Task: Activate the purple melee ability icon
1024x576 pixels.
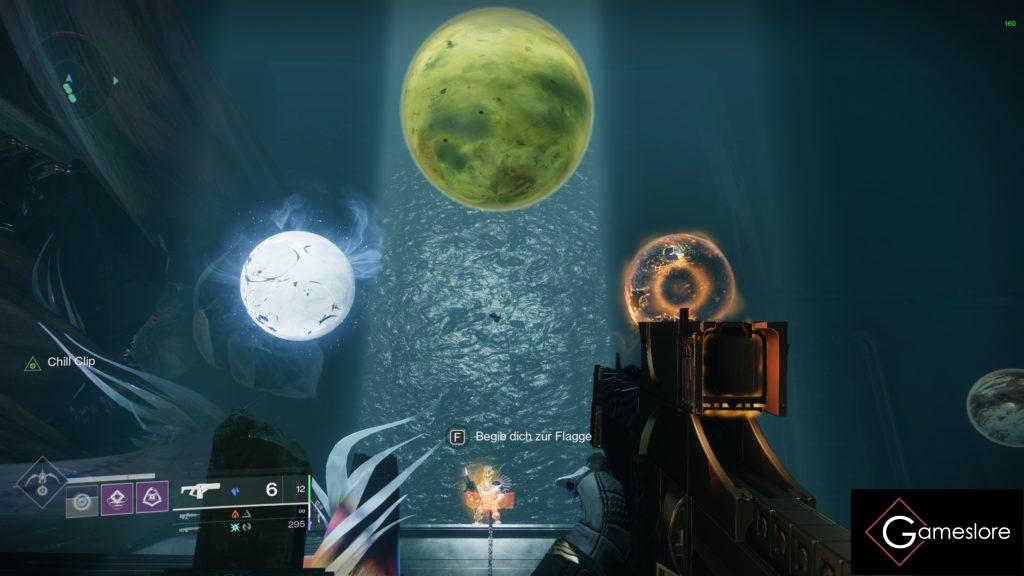Action: 116,496
